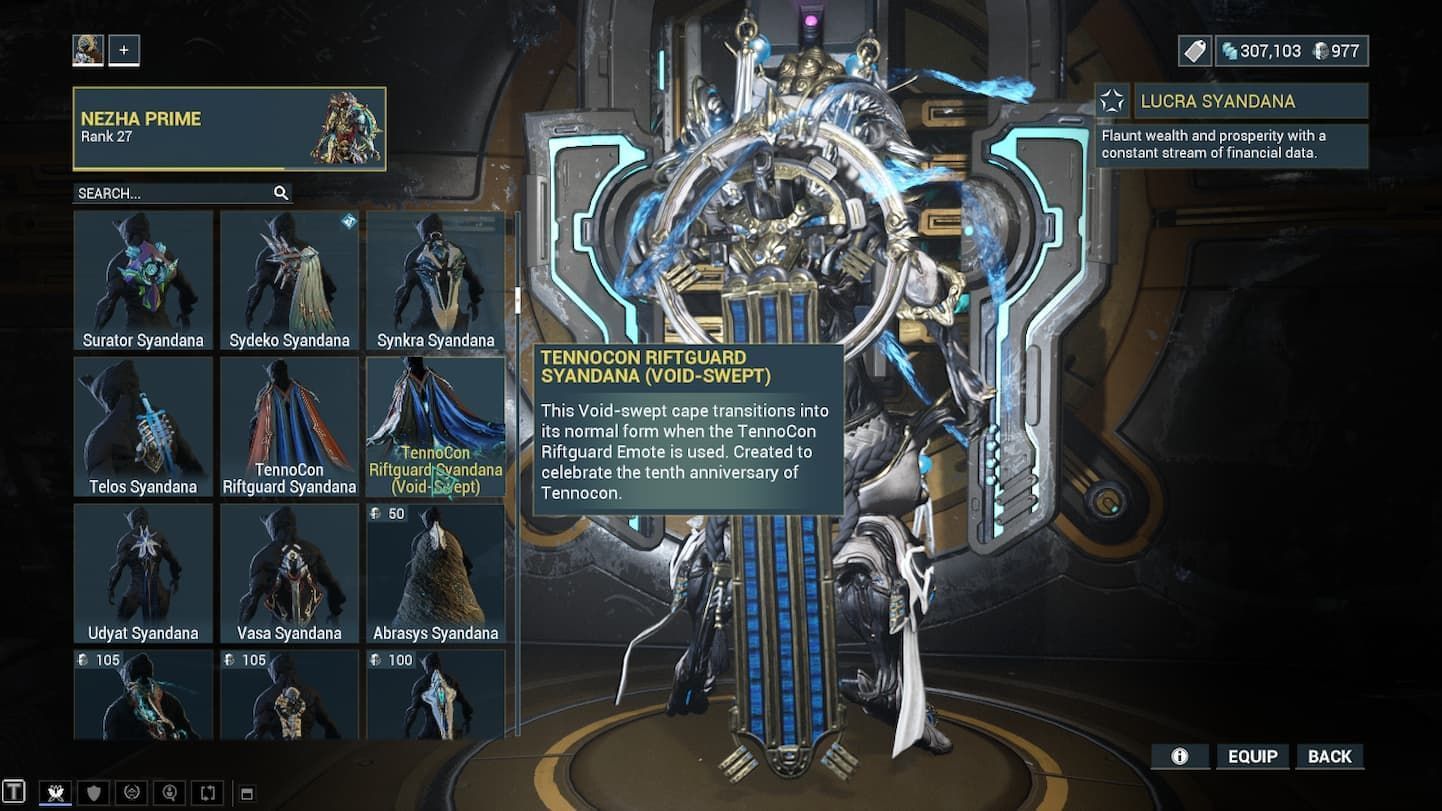The height and width of the screenshot is (811, 1442).
Task: Click the info circle icon near Equip
Action: click(1180, 757)
